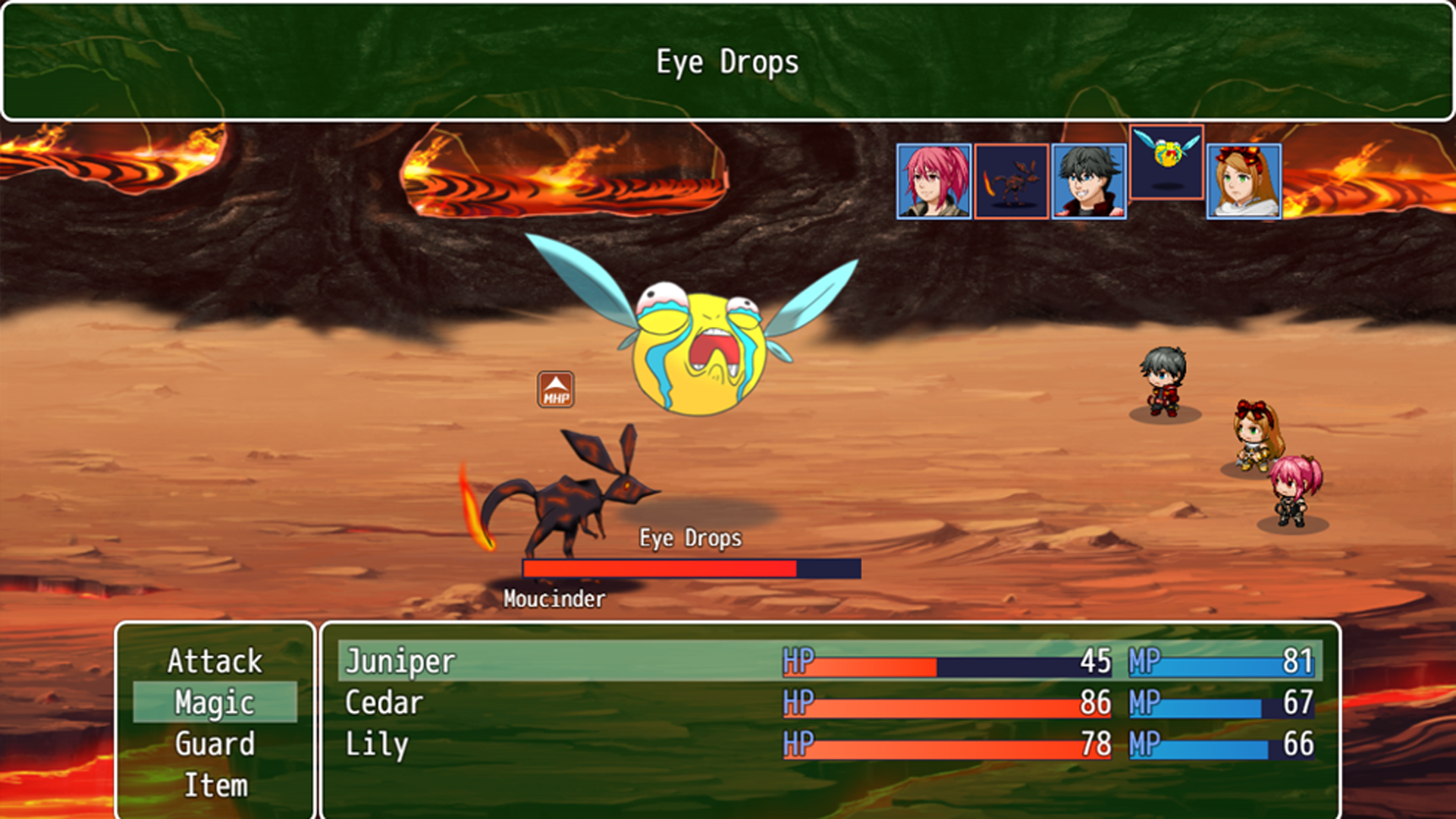
Task: Inspect the MHP buff status icon
Action: (556, 390)
